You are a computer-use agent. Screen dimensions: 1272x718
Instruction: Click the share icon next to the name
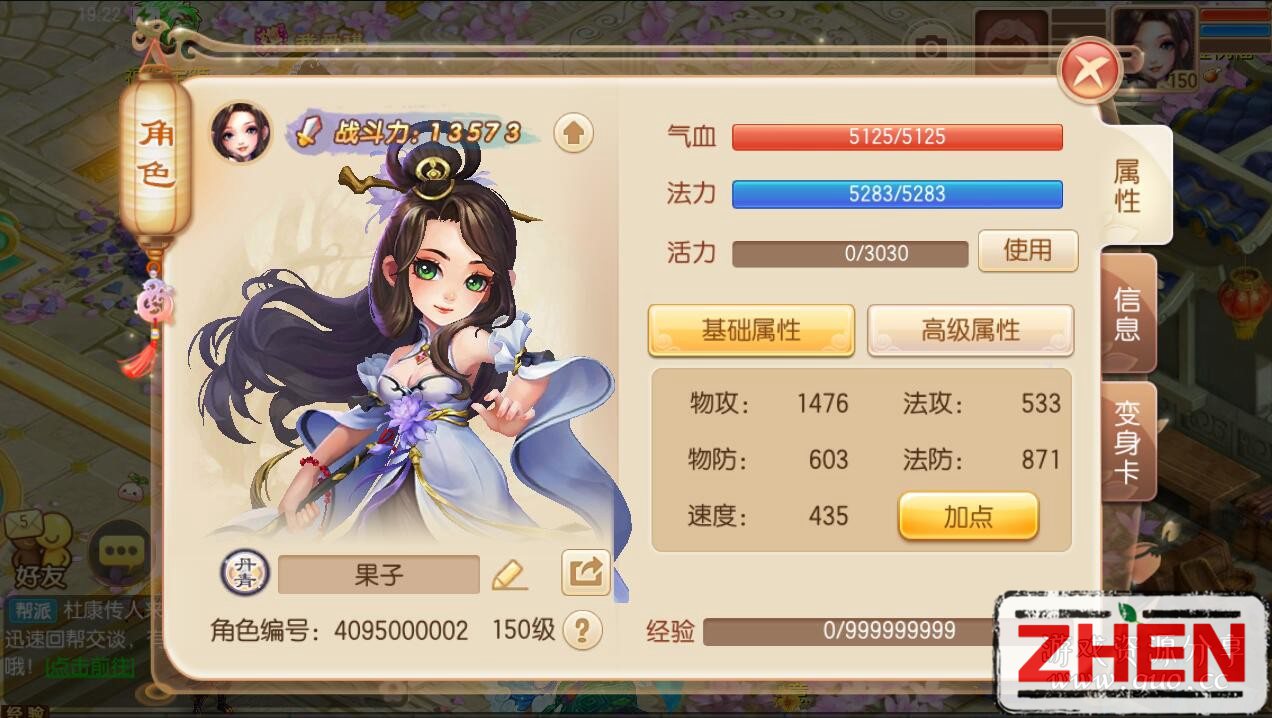[x=585, y=573]
